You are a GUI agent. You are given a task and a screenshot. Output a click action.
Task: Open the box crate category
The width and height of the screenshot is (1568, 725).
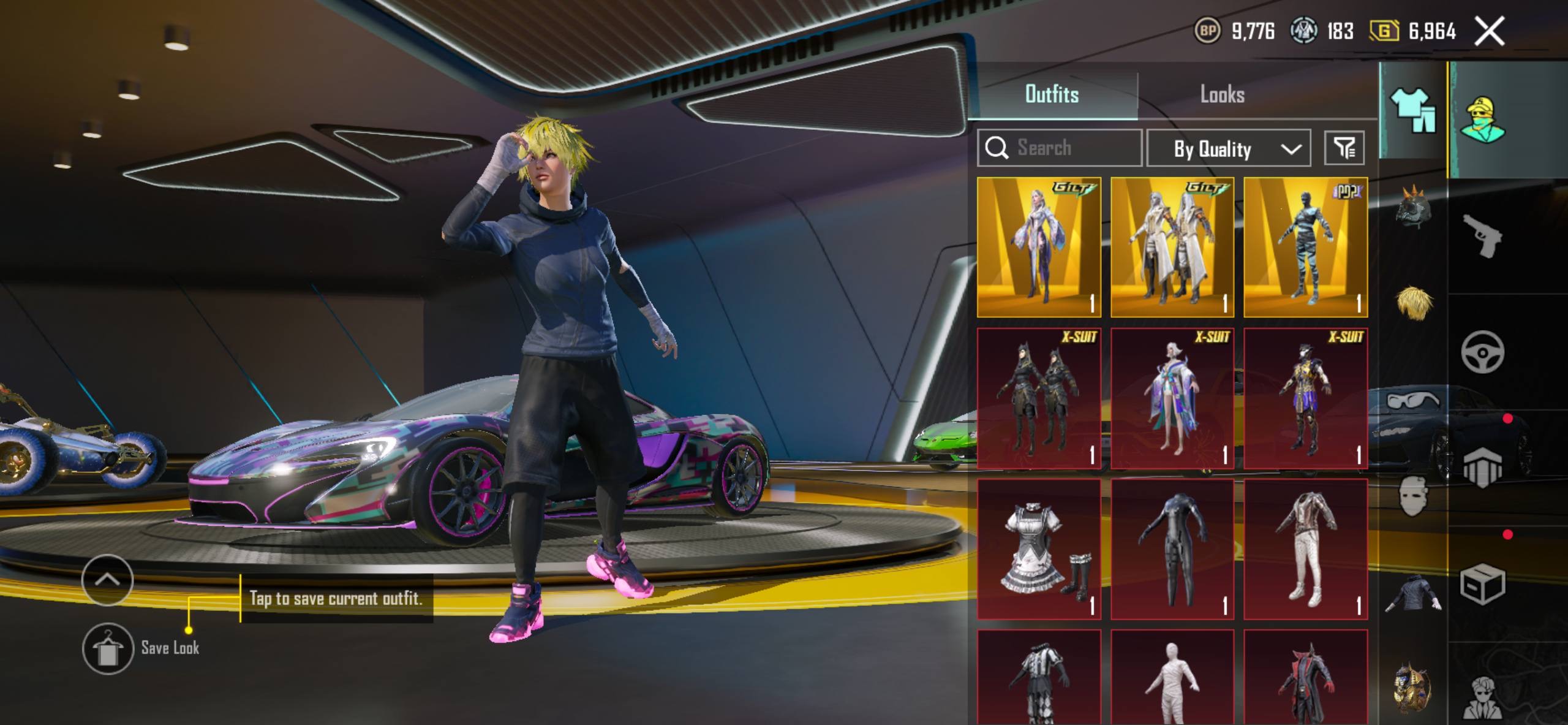(1482, 584)
